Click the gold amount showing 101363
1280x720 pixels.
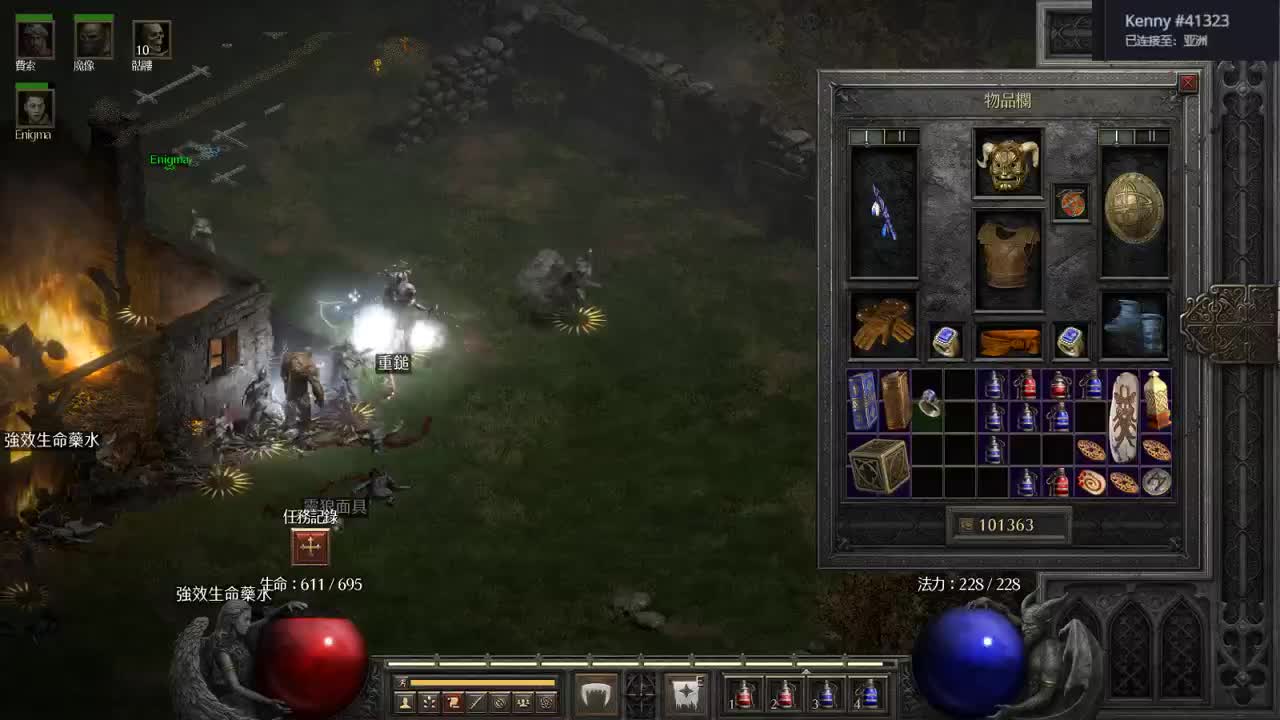pos(1010,523)
